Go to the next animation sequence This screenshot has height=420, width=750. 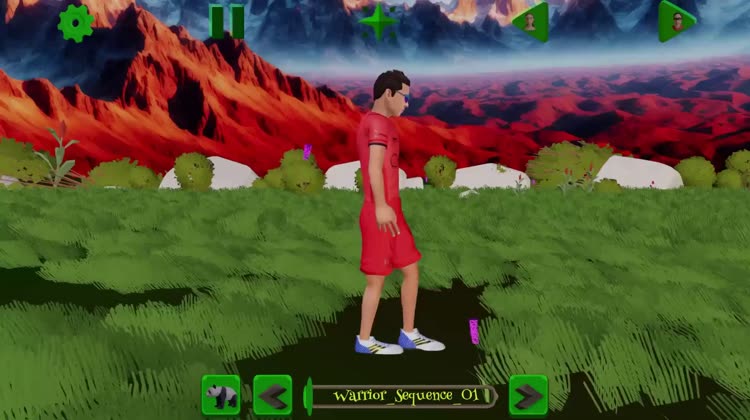point(528,396)
